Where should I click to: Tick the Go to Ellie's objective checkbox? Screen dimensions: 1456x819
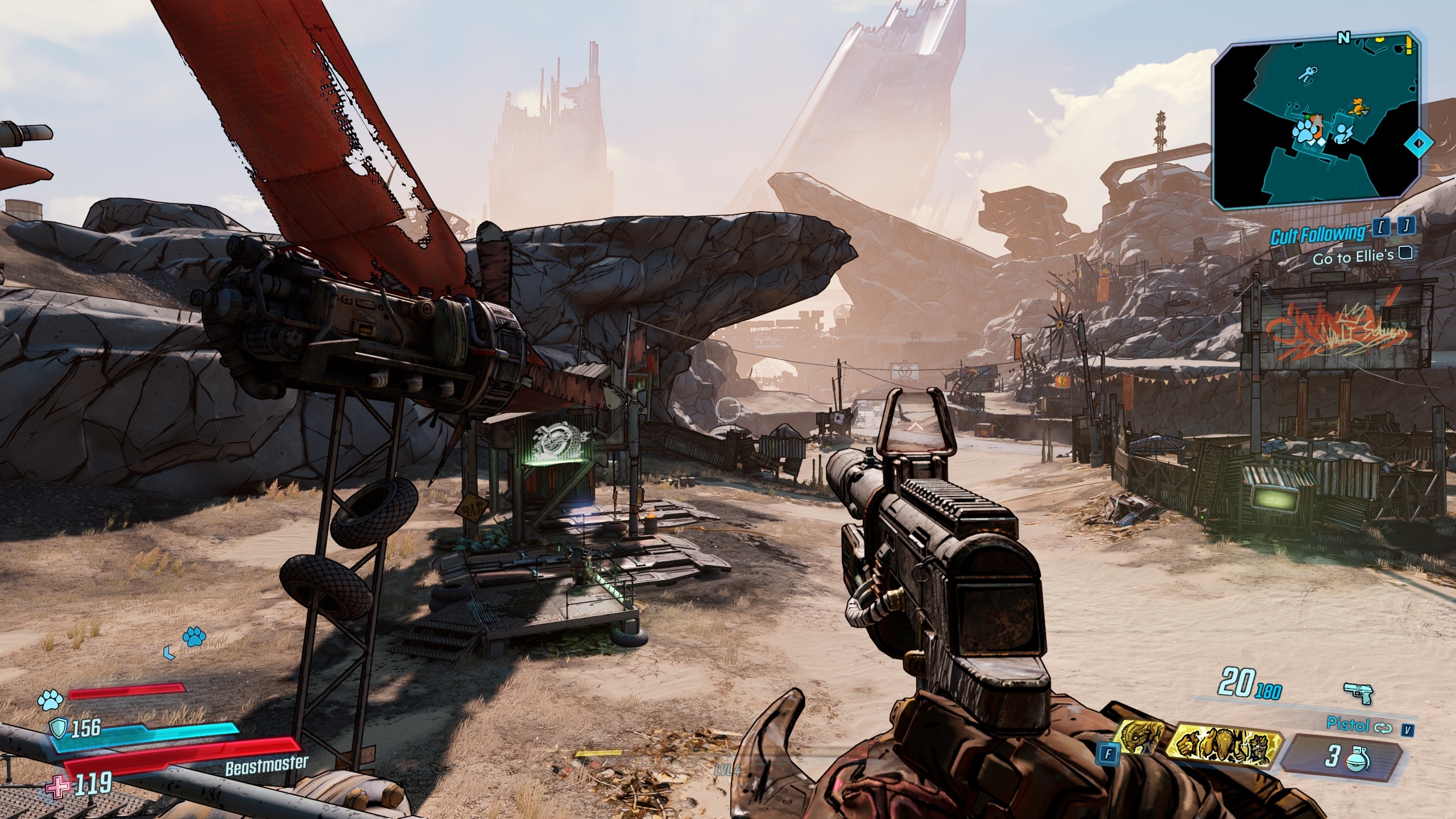pos(1405,253)
